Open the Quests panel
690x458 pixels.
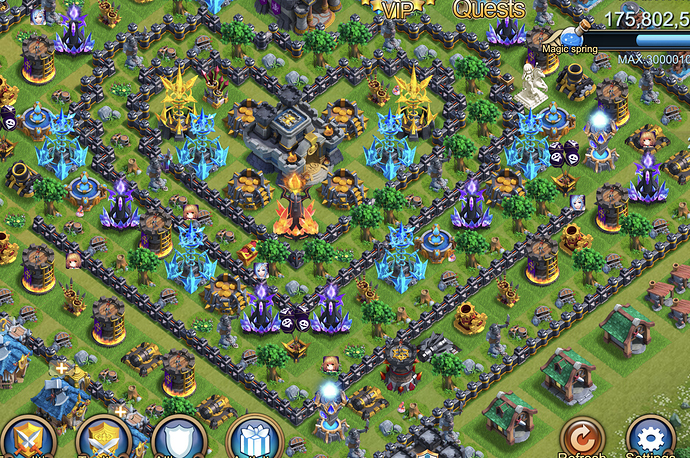point(489,9)
